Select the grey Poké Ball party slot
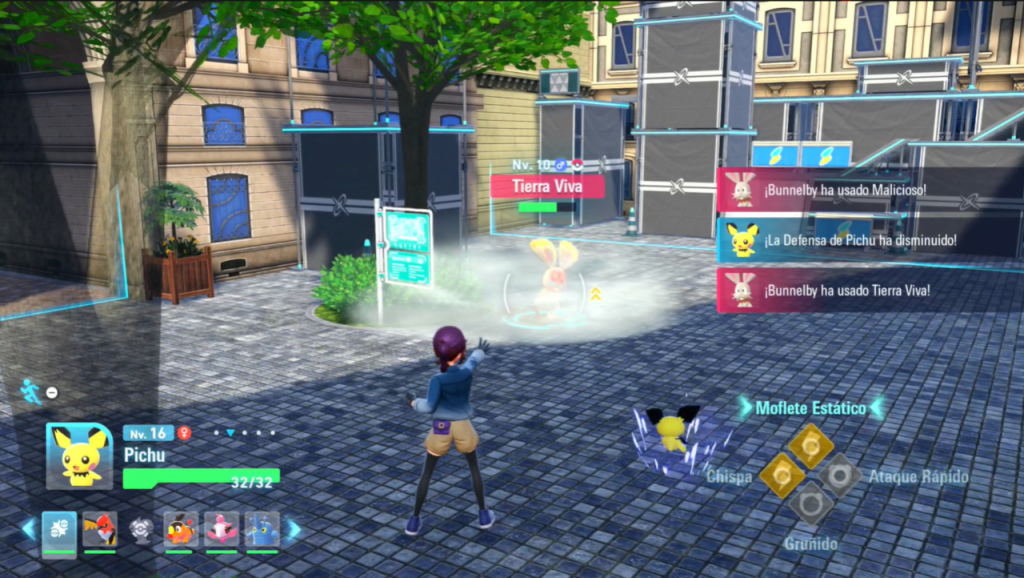The width and height of the screenshot is (1024, 578). tap(140, 529)
